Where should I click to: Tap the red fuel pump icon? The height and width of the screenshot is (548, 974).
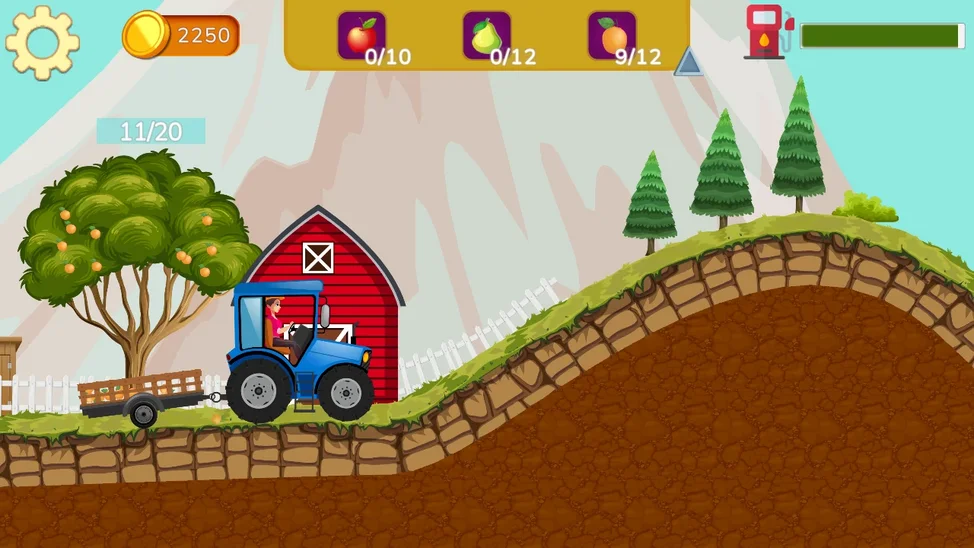[767, 32]
